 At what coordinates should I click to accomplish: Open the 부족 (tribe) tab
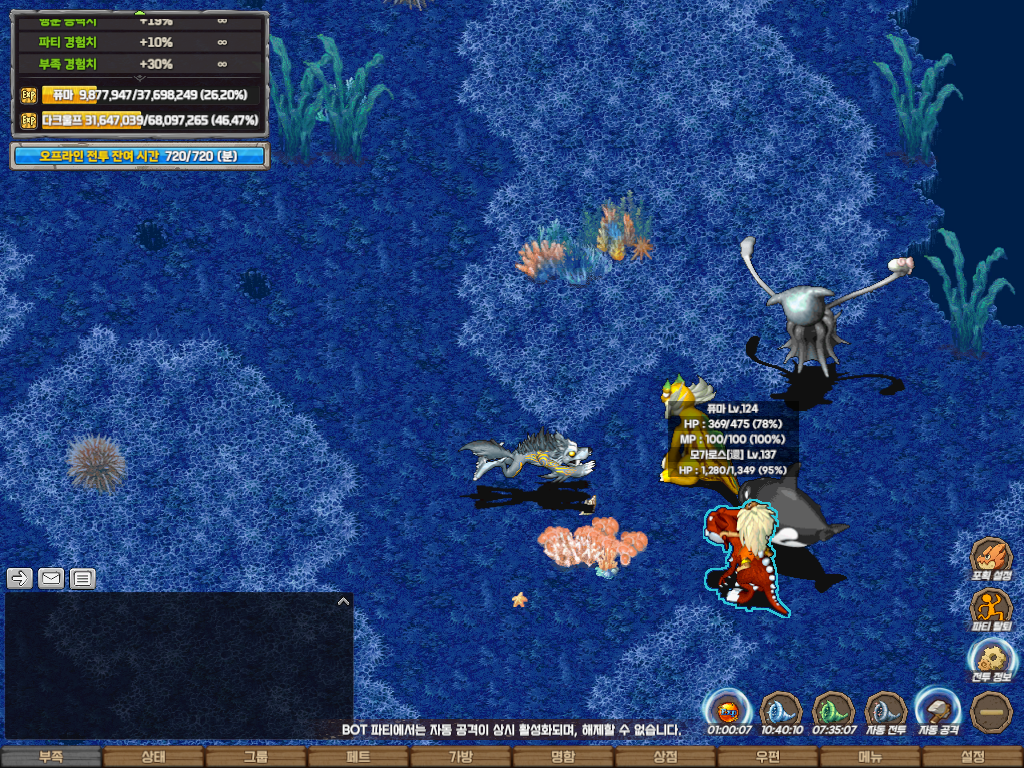pyautogui.click(x=51, y=757)
